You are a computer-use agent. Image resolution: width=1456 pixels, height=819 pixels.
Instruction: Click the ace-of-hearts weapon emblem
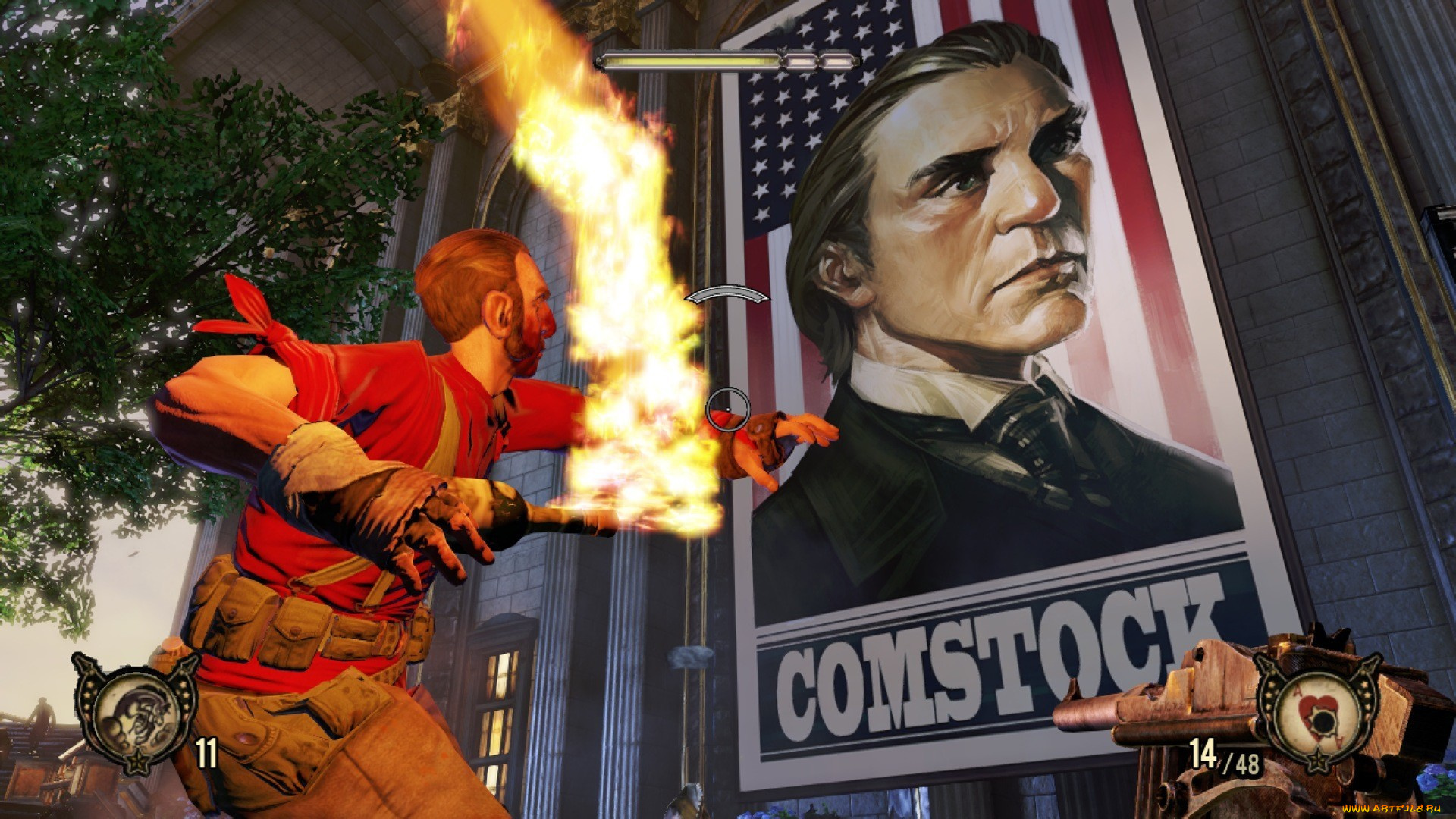point(1317,714)
